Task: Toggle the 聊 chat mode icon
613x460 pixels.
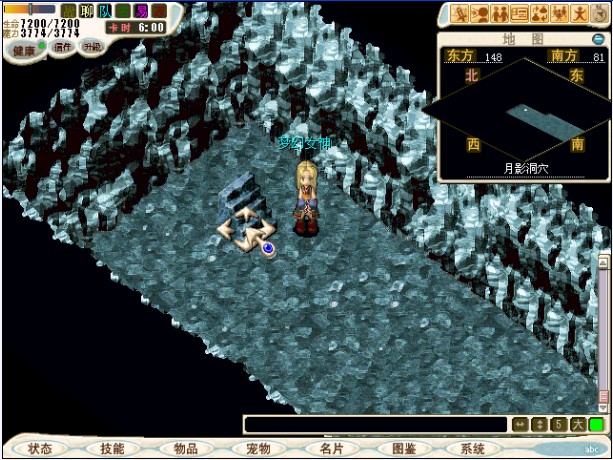Action: pyautogui.click(x=86, y=11)
